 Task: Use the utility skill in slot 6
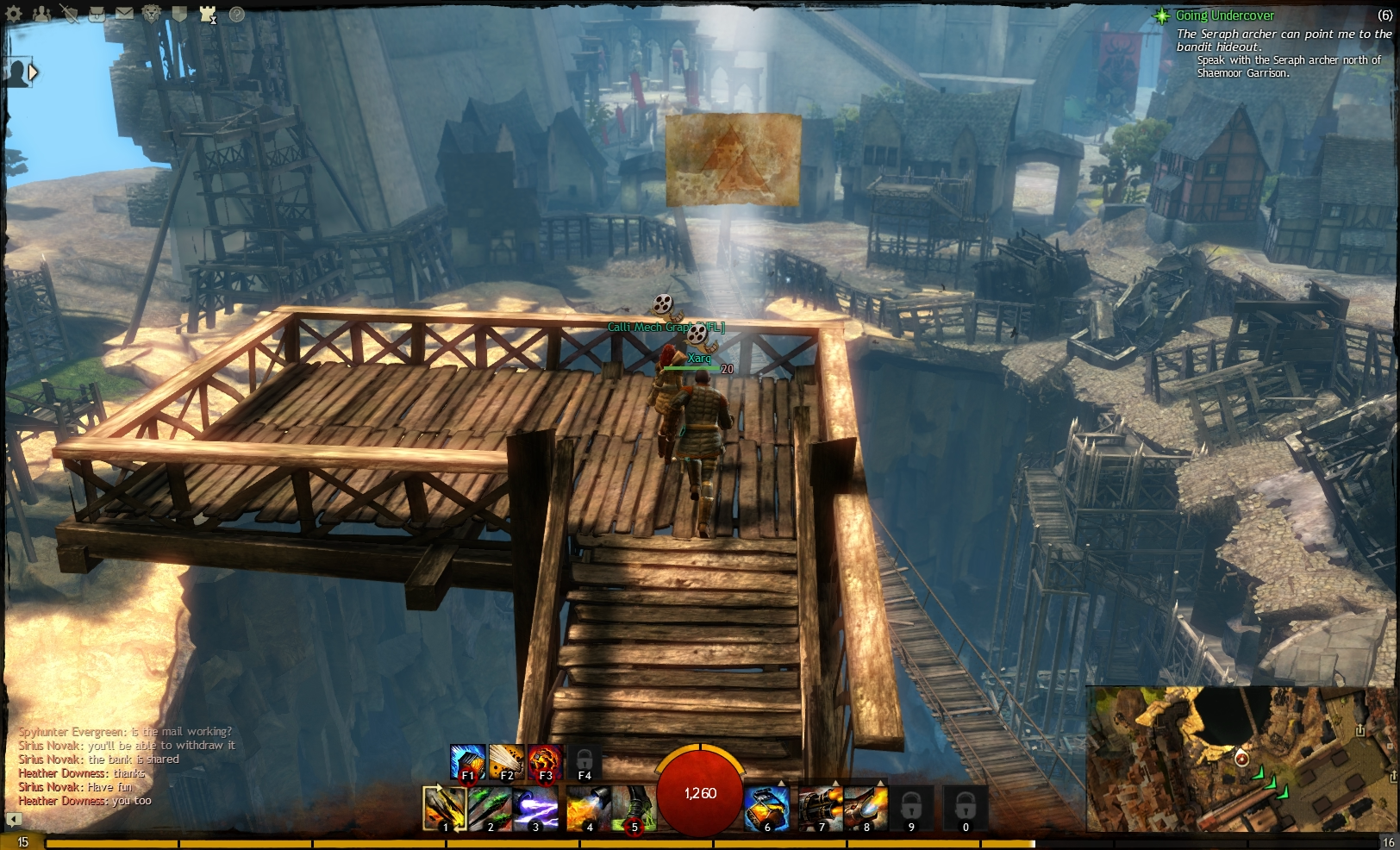[767, 809]
